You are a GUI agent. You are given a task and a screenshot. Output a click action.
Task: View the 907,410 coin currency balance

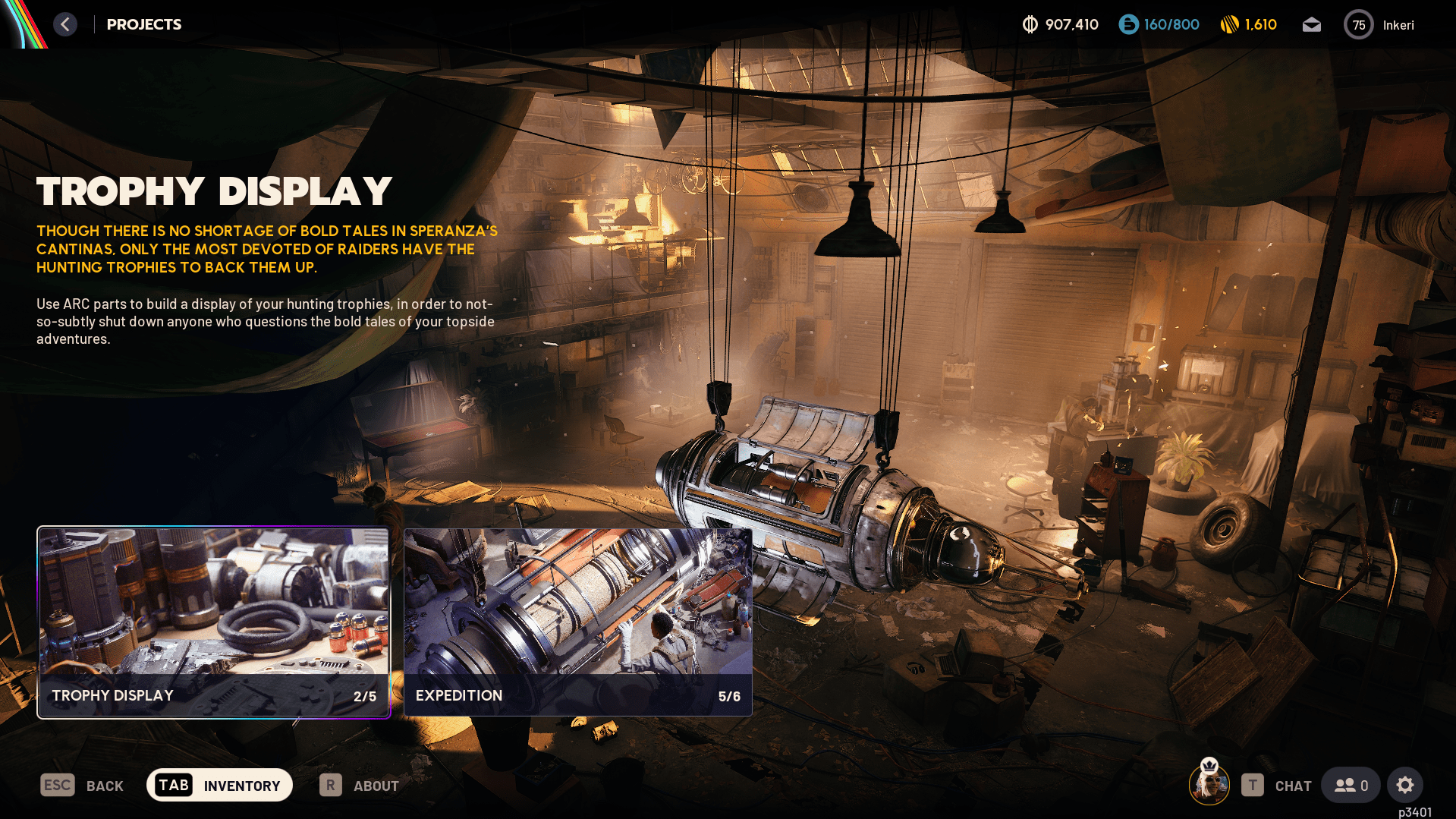[1060, 25]
